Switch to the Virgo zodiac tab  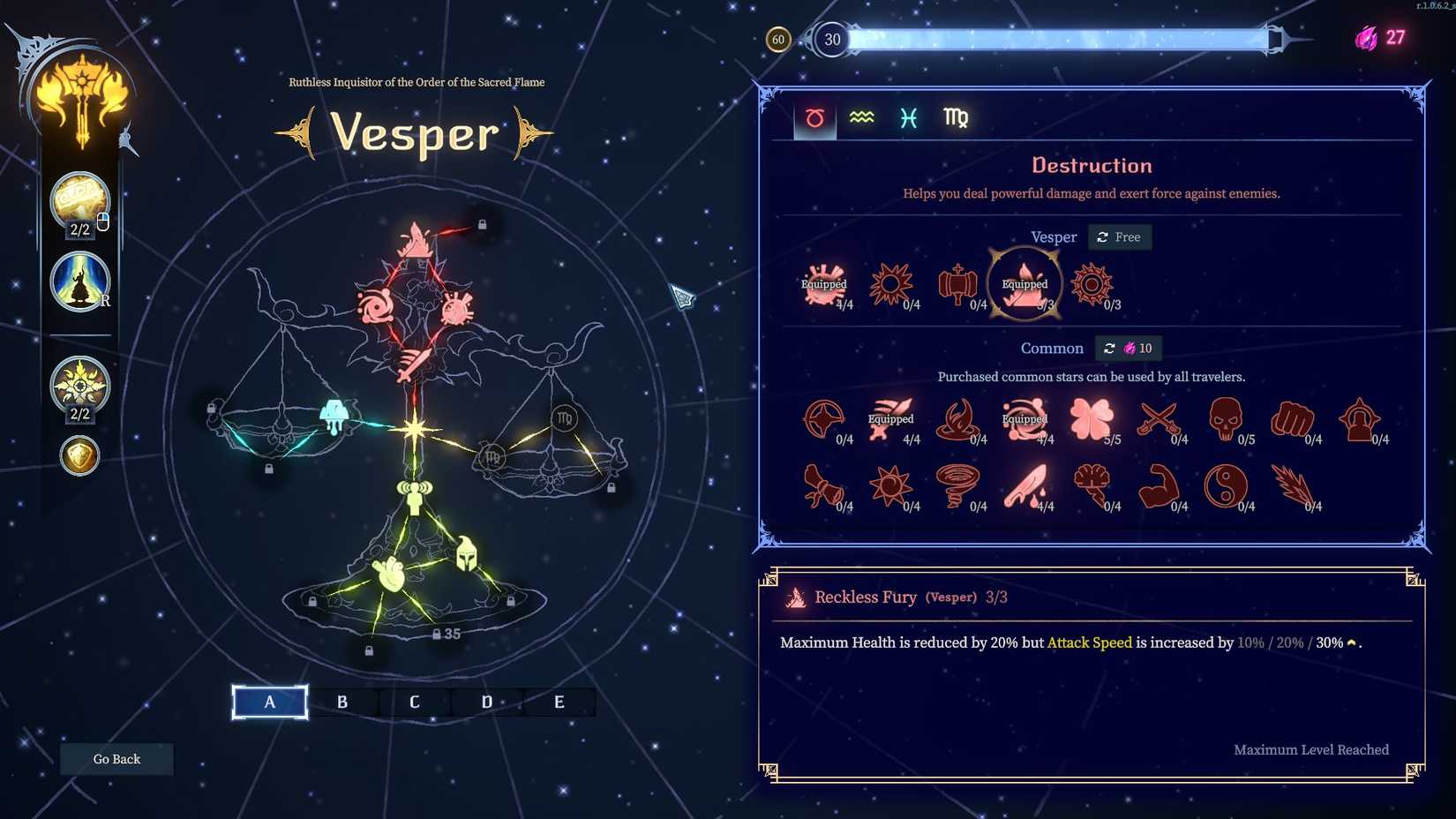pyautogui.click(x=956, y=117)
